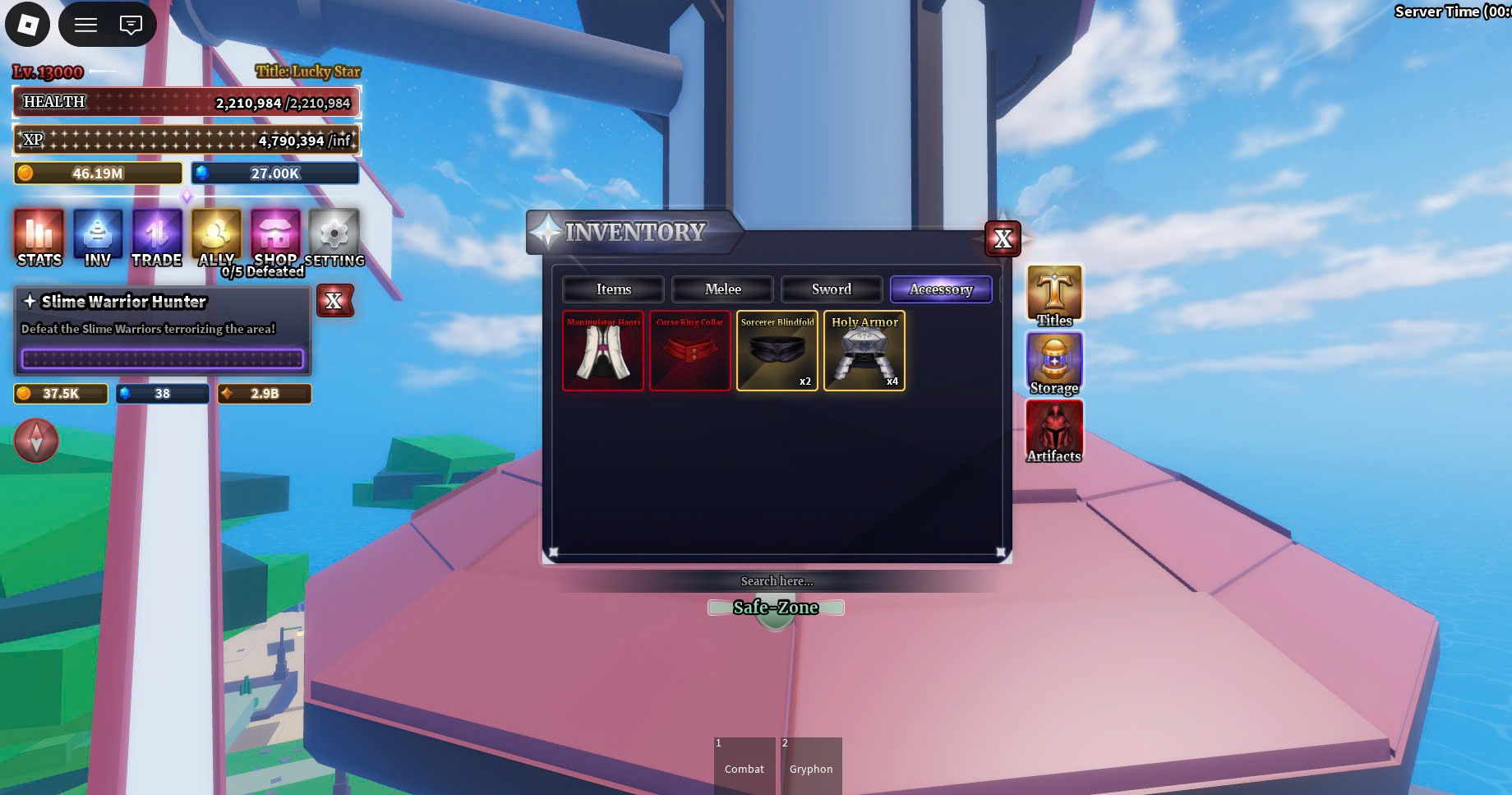Open the Shop menu
Image resolution: width=1512 pixels, height=795 pixels.
click(275, 237)
